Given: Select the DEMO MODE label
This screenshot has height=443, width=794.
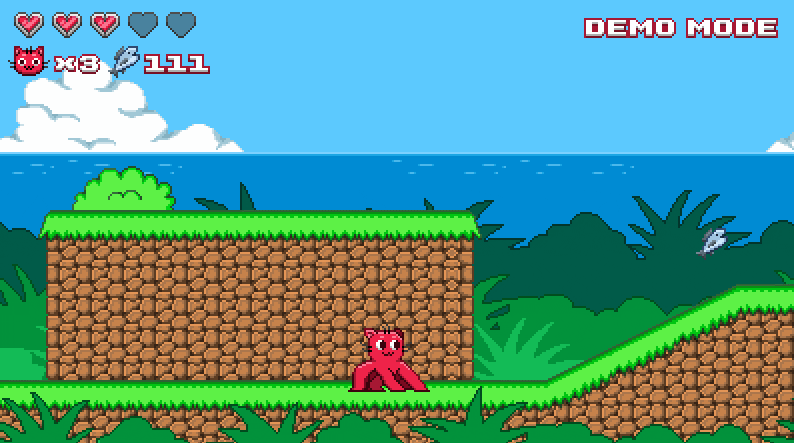Looking at the screenshot, I should (681, 28).
